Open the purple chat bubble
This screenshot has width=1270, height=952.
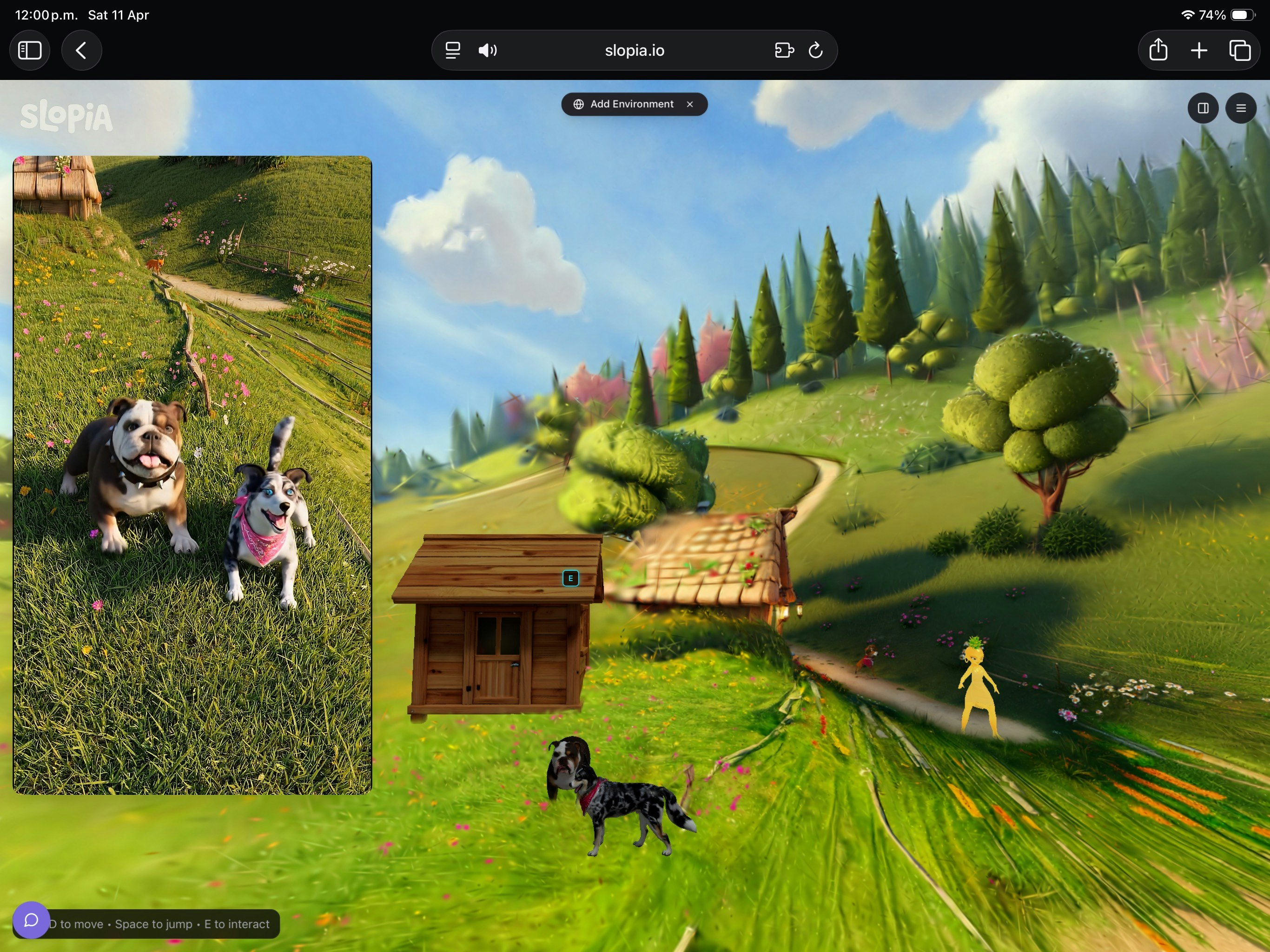(31, 920)
